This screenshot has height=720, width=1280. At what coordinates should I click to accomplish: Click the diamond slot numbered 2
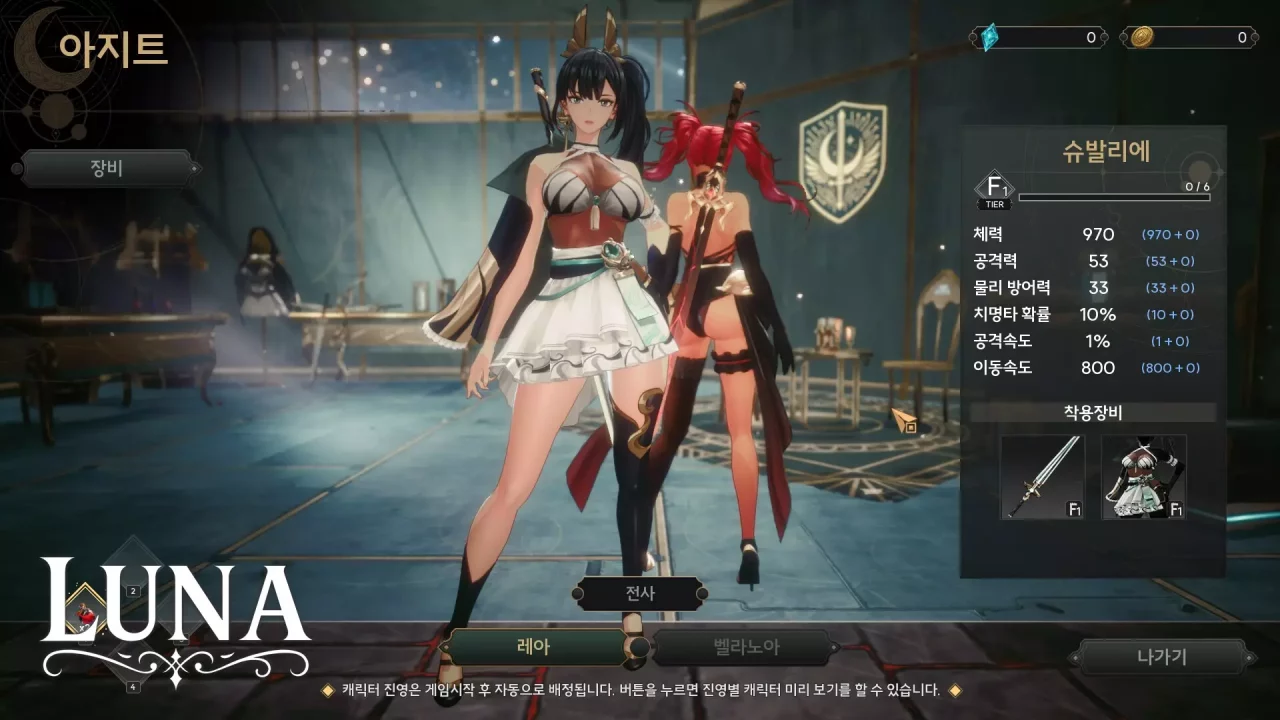[132, 590]
